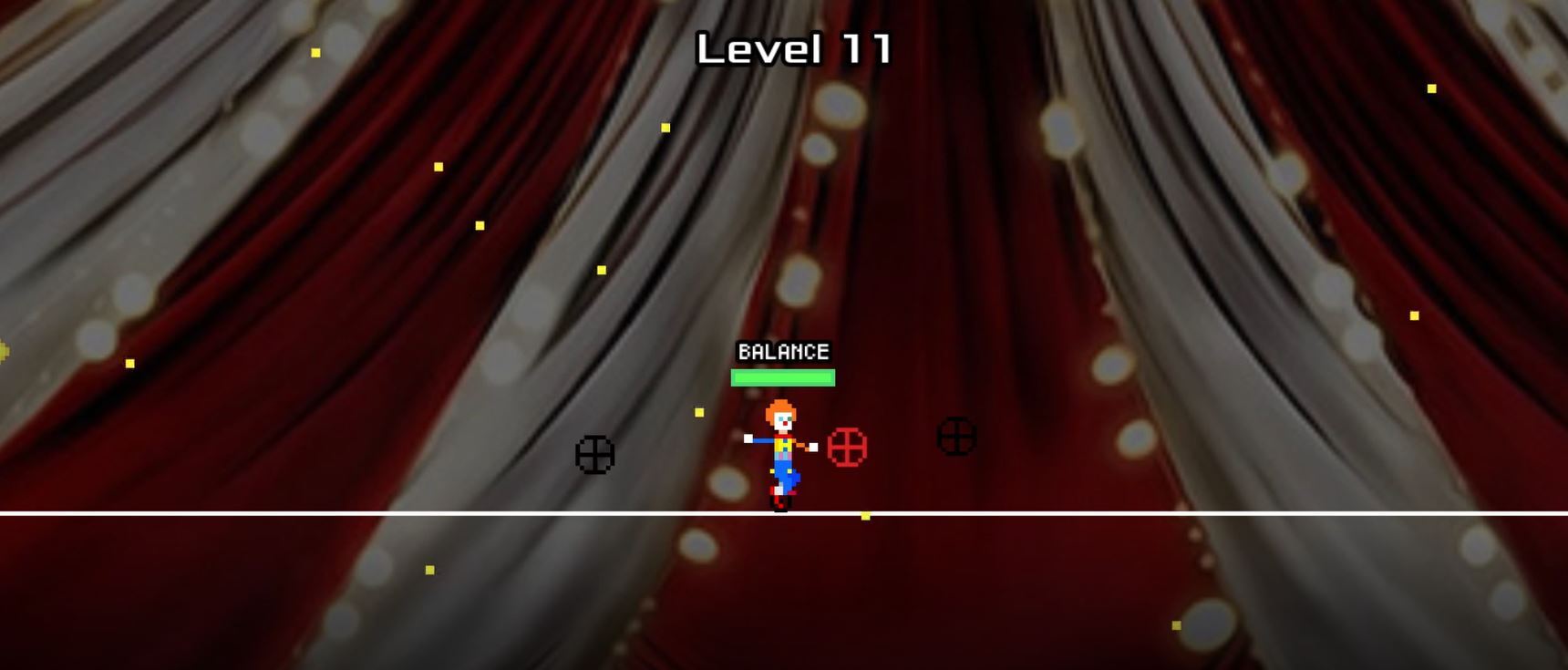Screen dimensions: 1568x670
Task: Click the green balance meter bar
Action: tap(782, 376)
